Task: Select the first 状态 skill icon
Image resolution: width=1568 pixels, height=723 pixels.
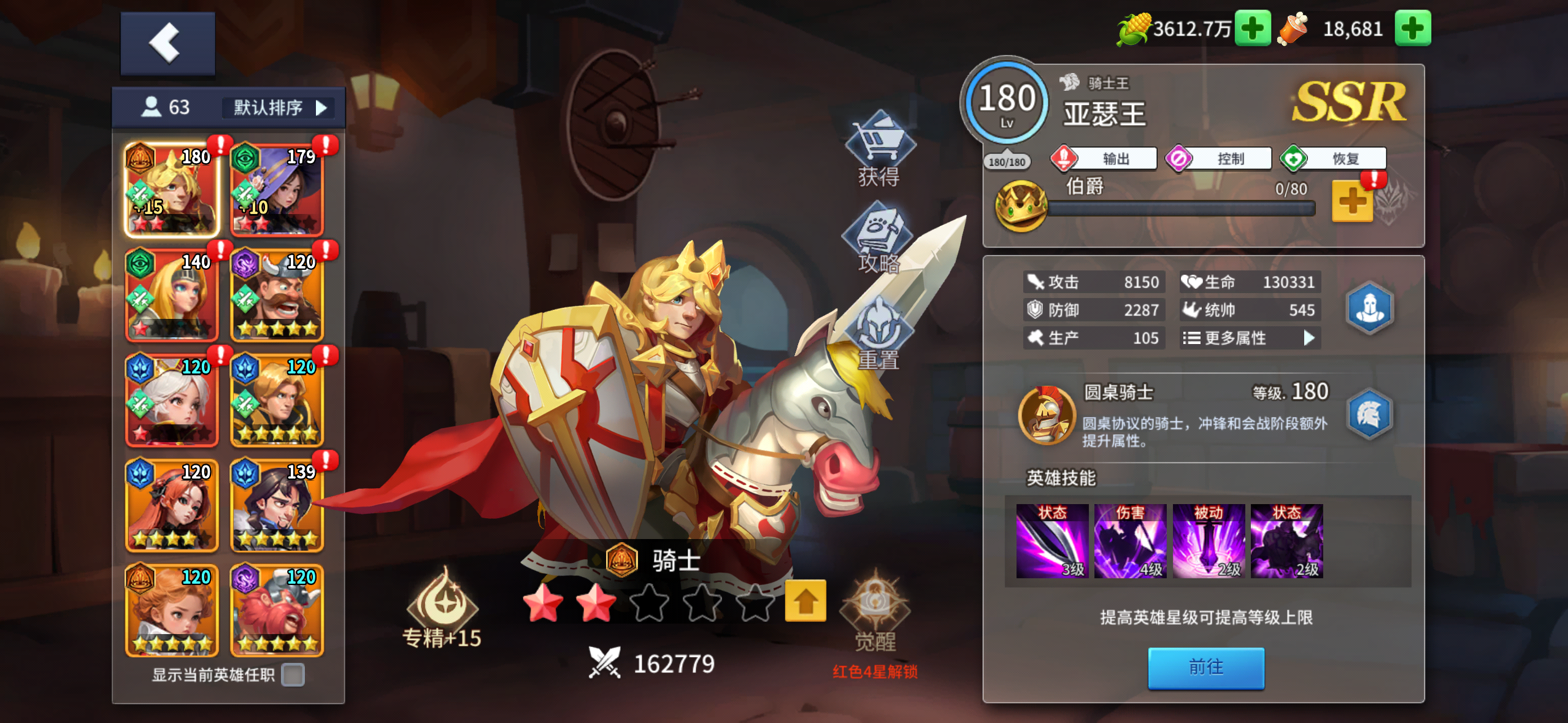Action: pyautogui.click(x=1053, y=541)
